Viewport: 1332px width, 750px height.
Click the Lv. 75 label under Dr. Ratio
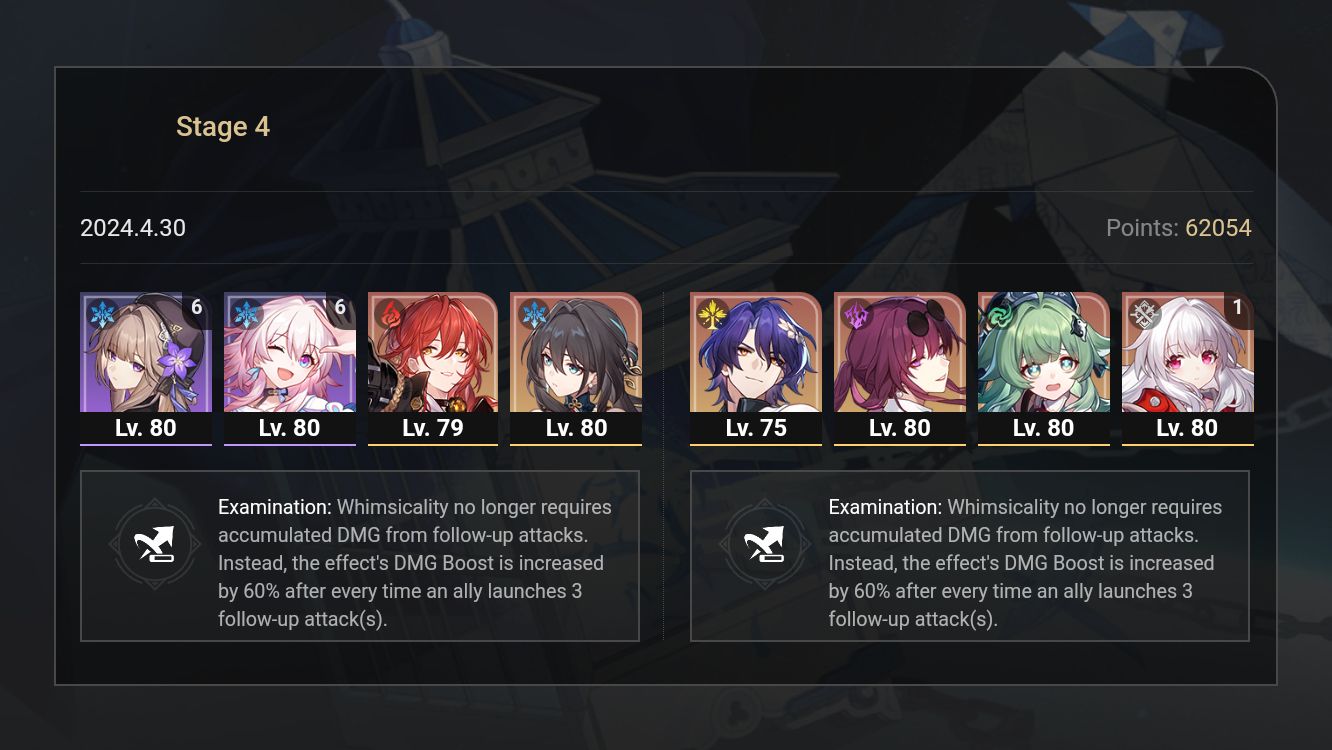tap(755, 428)
